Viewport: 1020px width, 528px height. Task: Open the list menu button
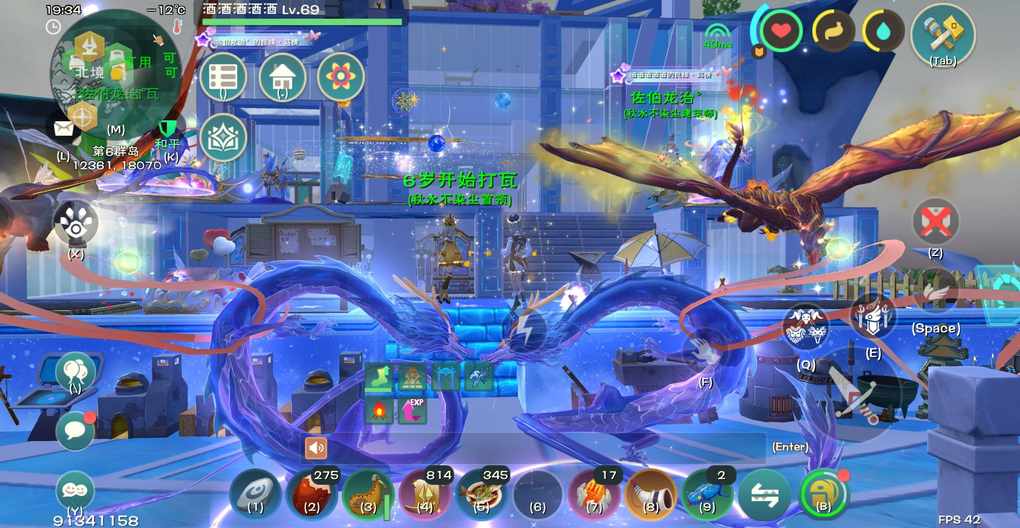tap(222, 78)
